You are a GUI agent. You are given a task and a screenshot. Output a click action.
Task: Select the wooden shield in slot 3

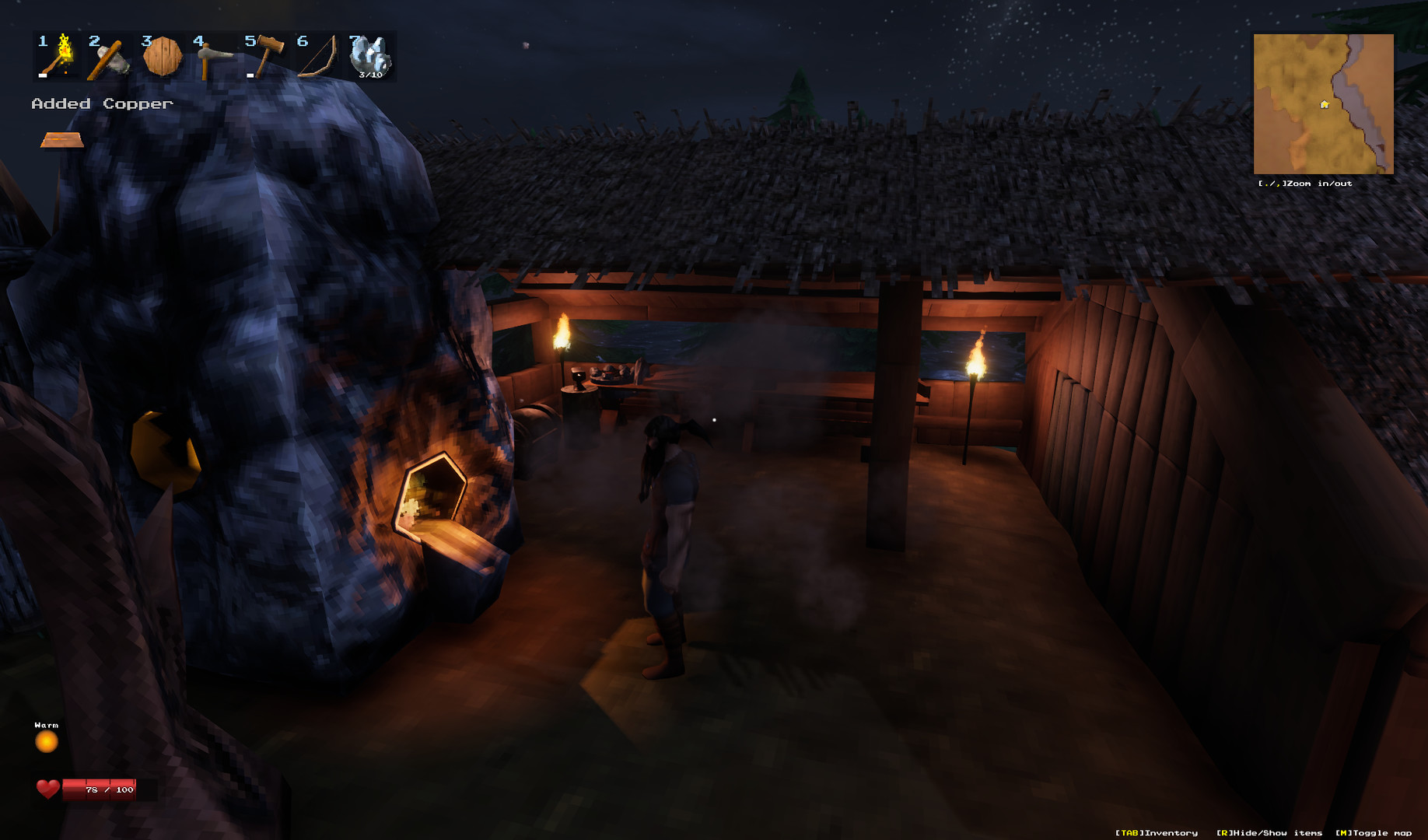[161, 57]
